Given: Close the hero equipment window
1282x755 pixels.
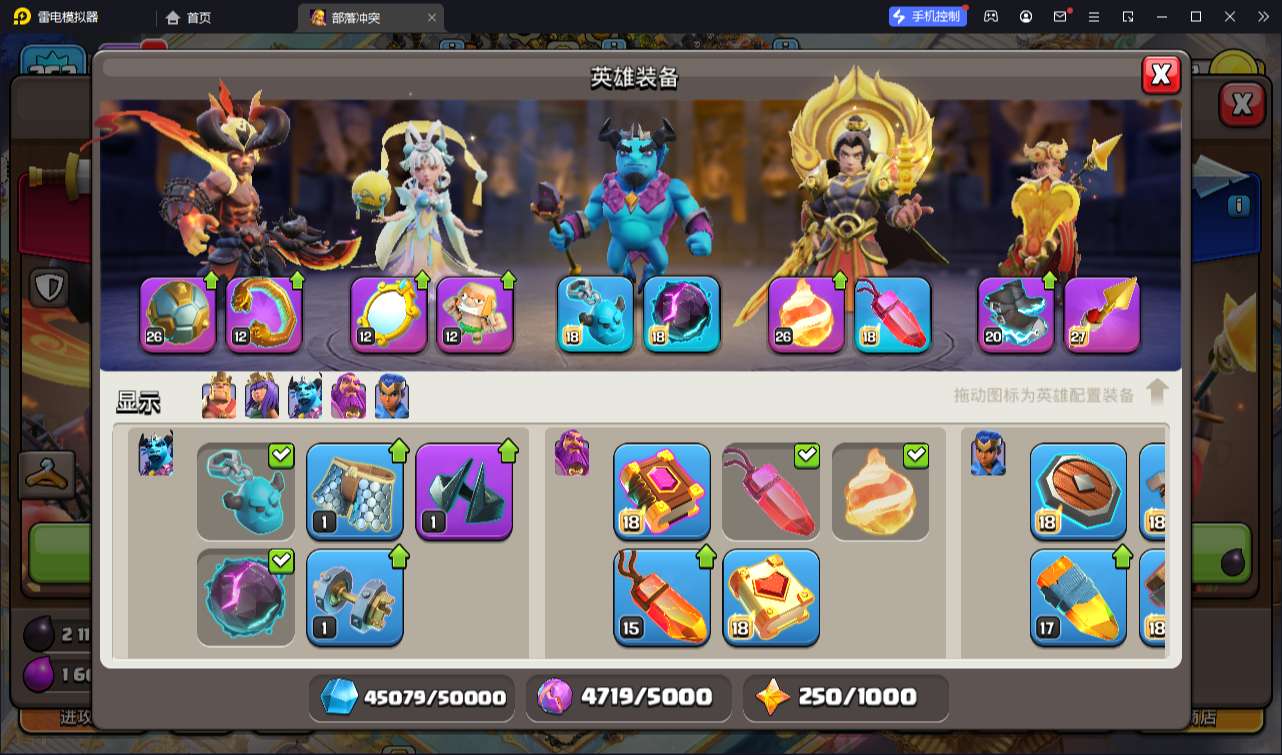Looking at the screenshot, I should coord(1161,75).
